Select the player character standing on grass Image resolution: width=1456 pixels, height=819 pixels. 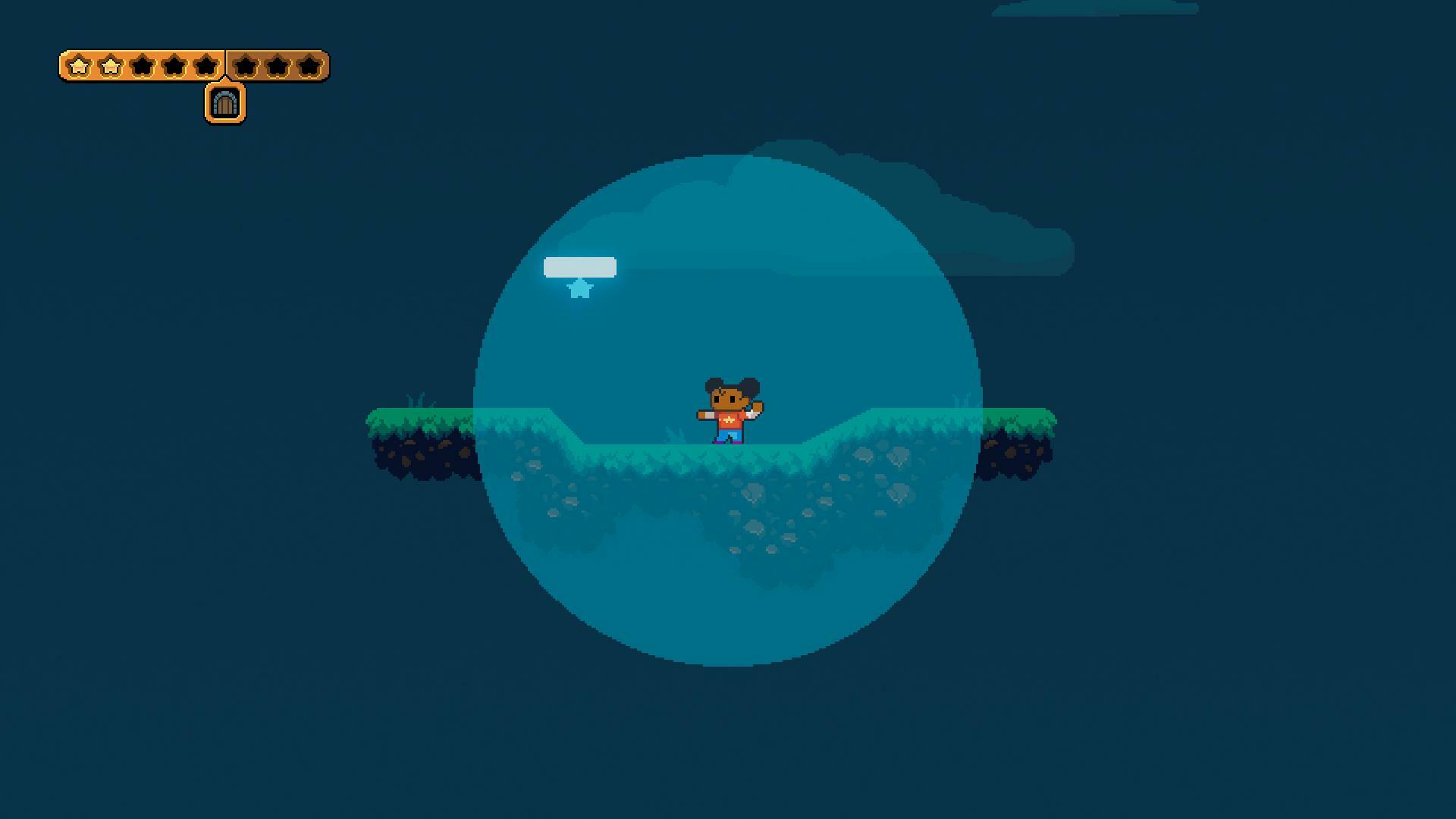(x=729, y=409)
